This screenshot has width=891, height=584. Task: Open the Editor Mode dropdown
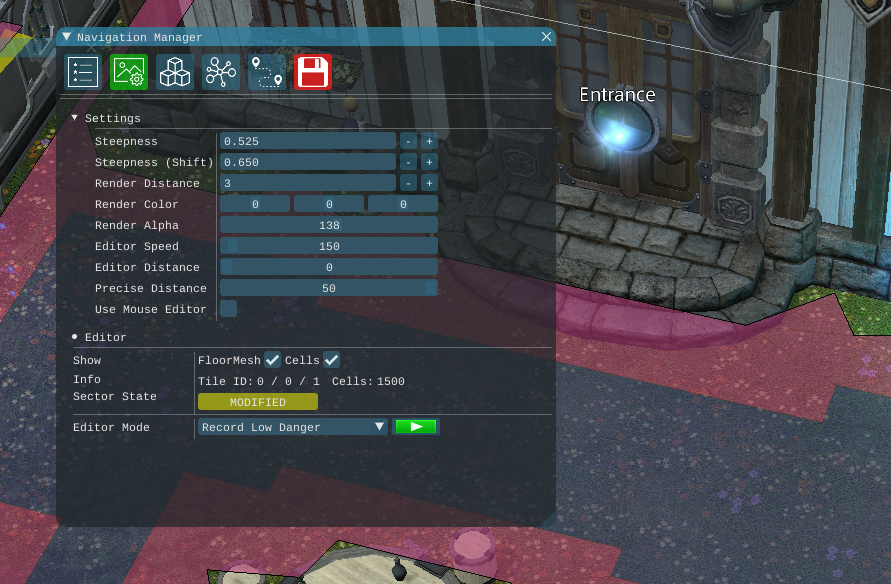292,427
